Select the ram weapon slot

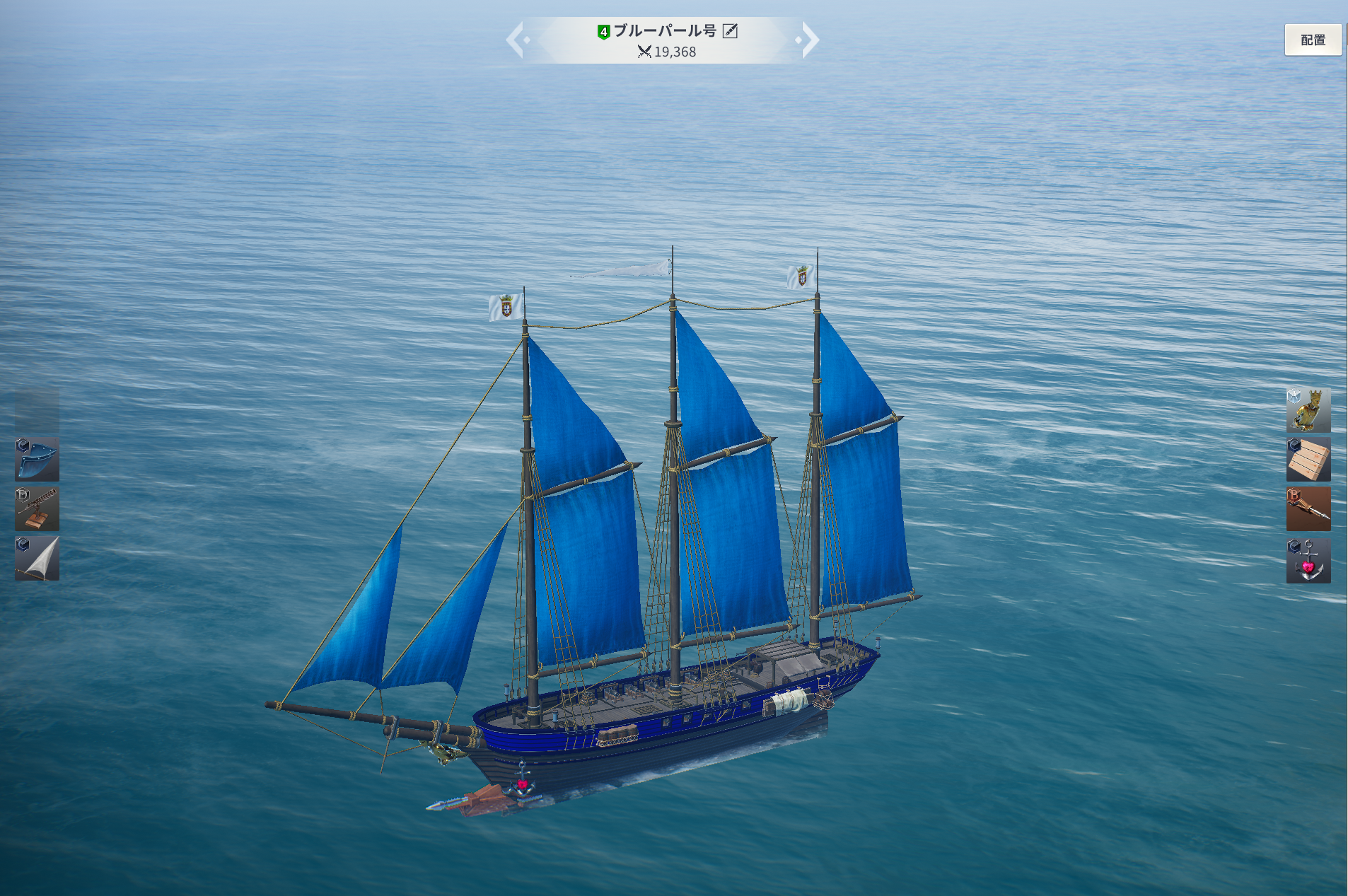tap(1308, 509)
